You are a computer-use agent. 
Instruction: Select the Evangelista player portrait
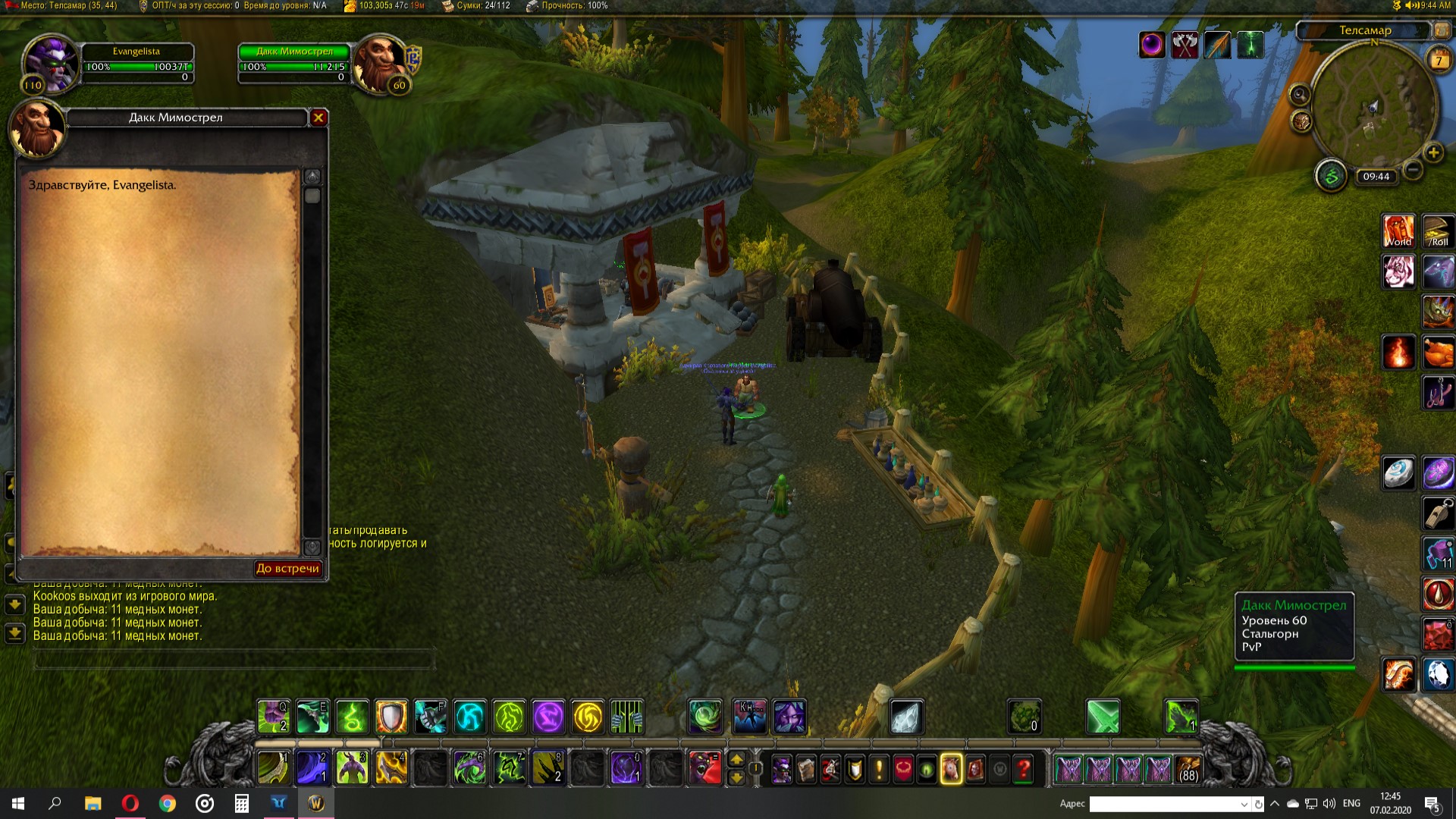click(50, 62)
